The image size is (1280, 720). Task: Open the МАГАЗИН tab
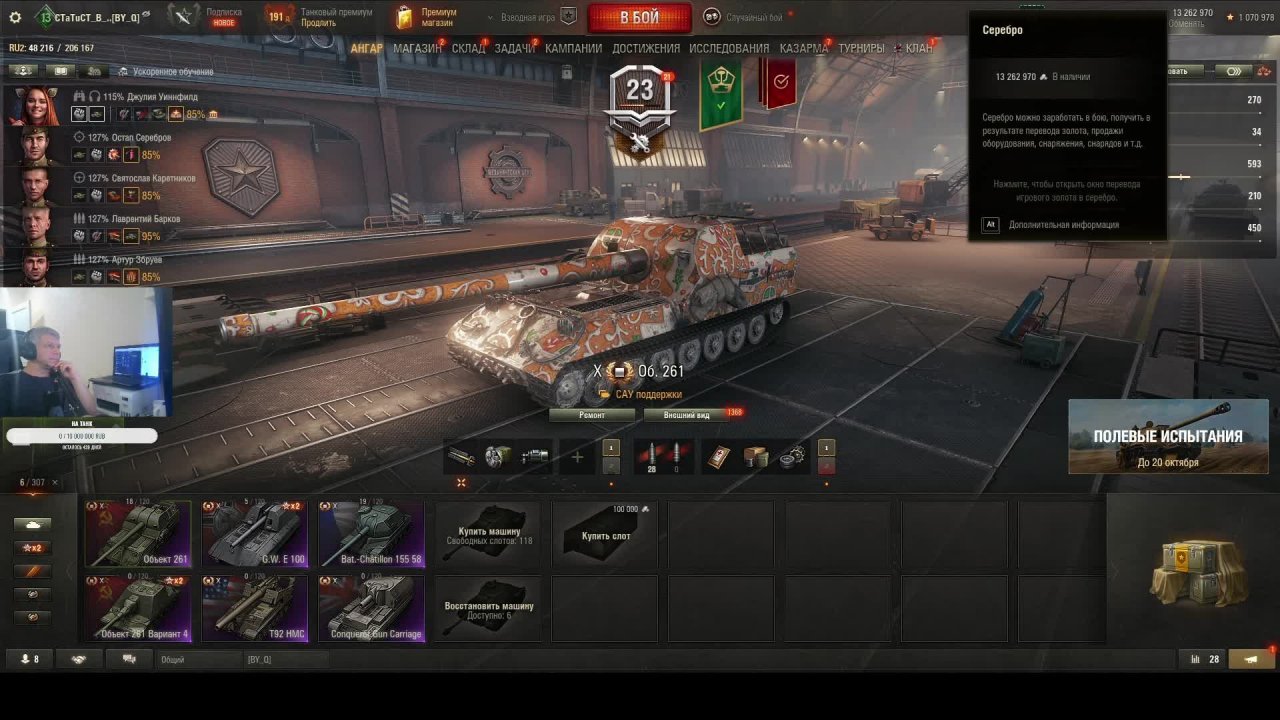[417, 48]
